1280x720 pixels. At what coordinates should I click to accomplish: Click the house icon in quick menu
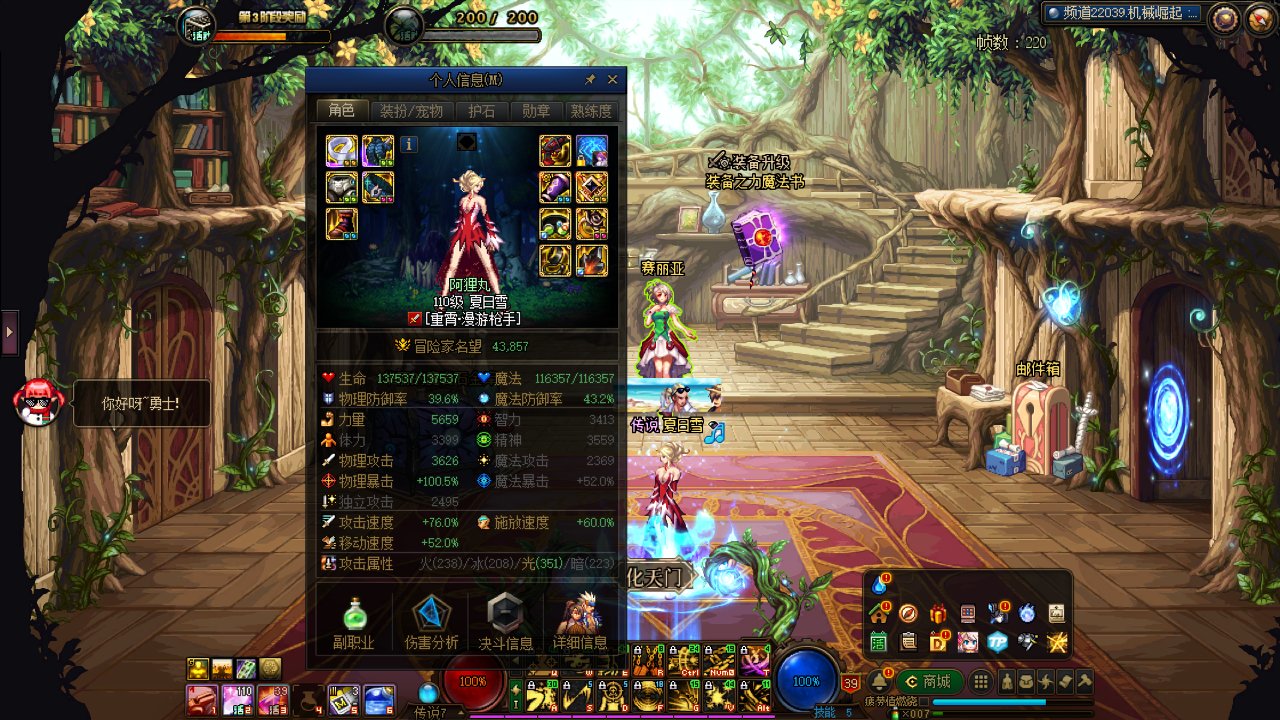[879, 613]
